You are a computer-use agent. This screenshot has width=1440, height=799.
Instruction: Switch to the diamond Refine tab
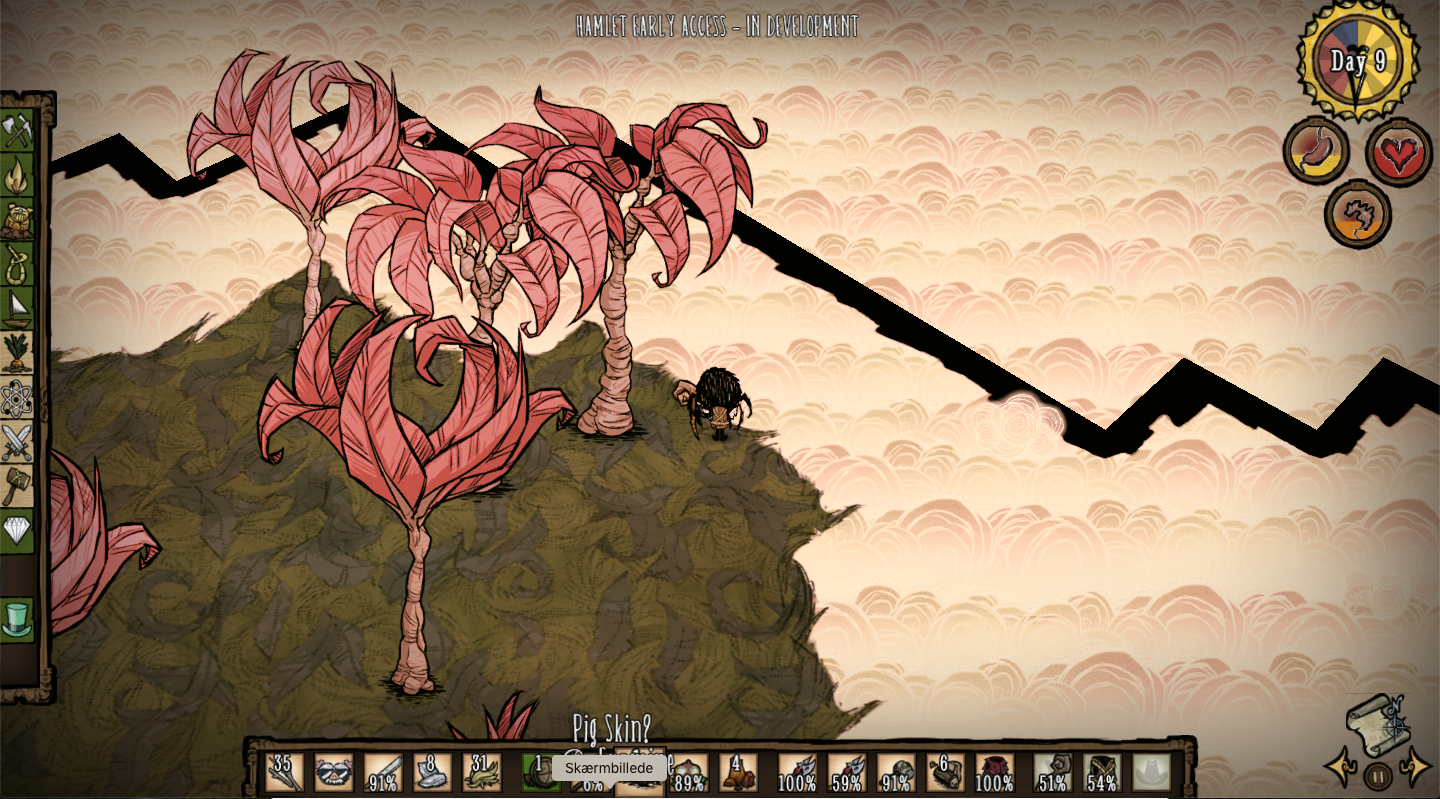pos(17,530)
